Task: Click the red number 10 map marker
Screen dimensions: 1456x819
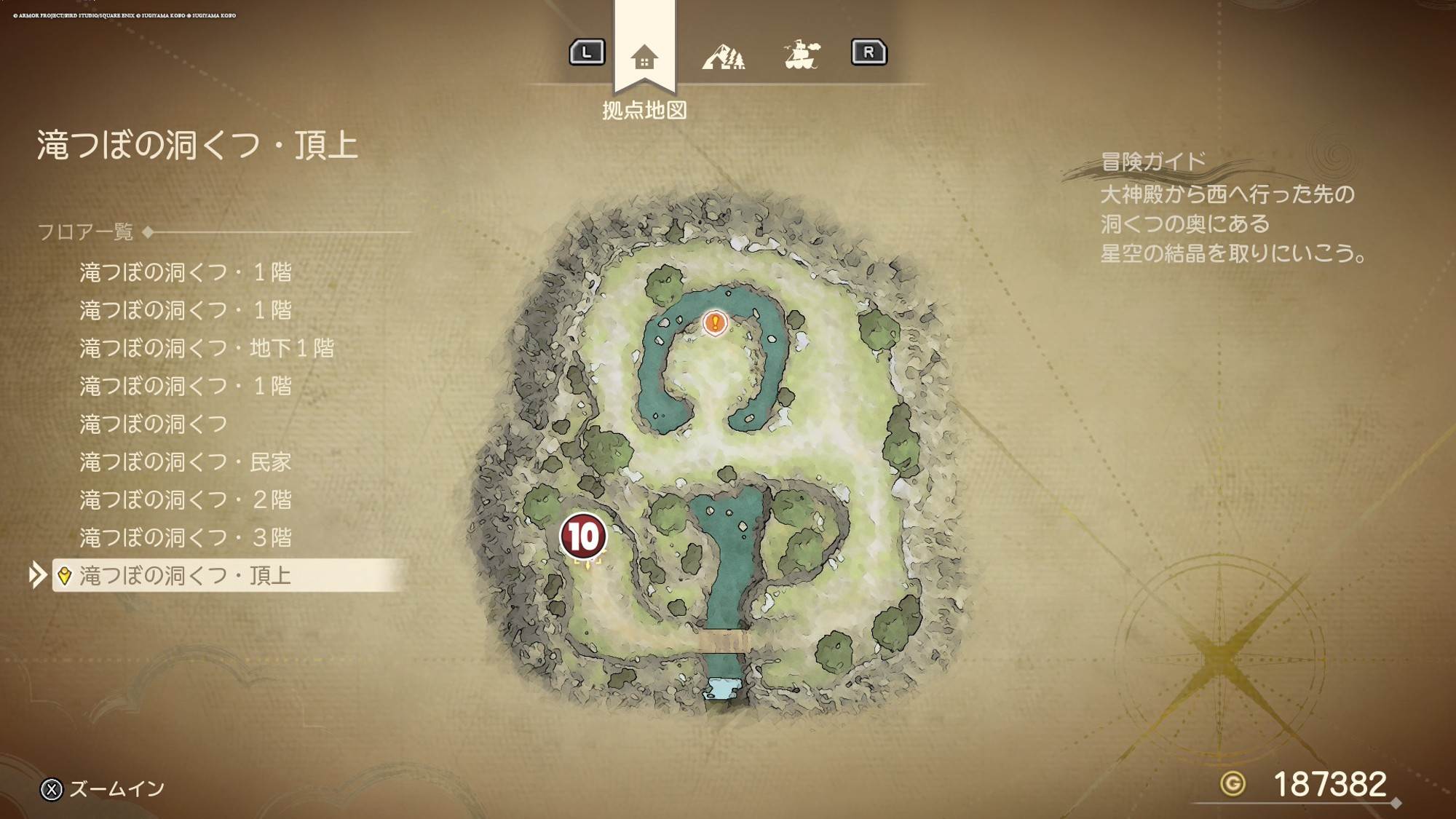Action: pyautogui.click(x=583, y=537)
